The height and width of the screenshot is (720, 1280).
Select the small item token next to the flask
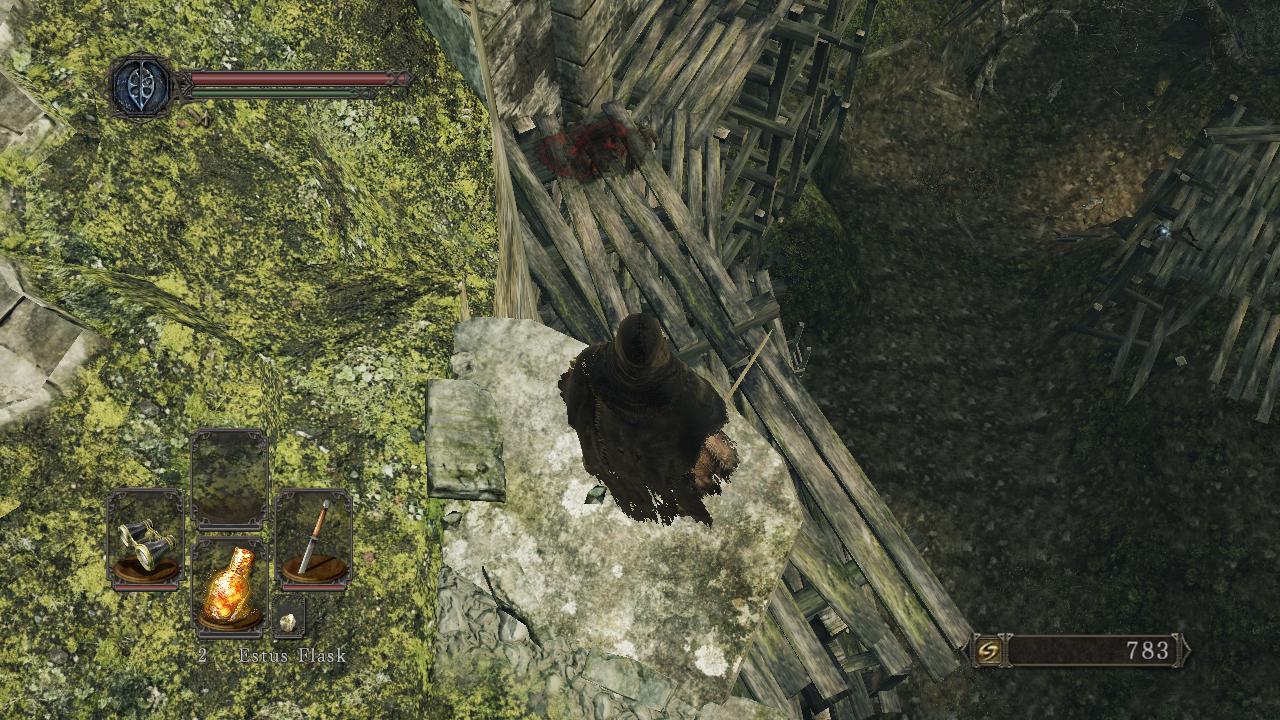pyautogui.click(x=286, y=622)
